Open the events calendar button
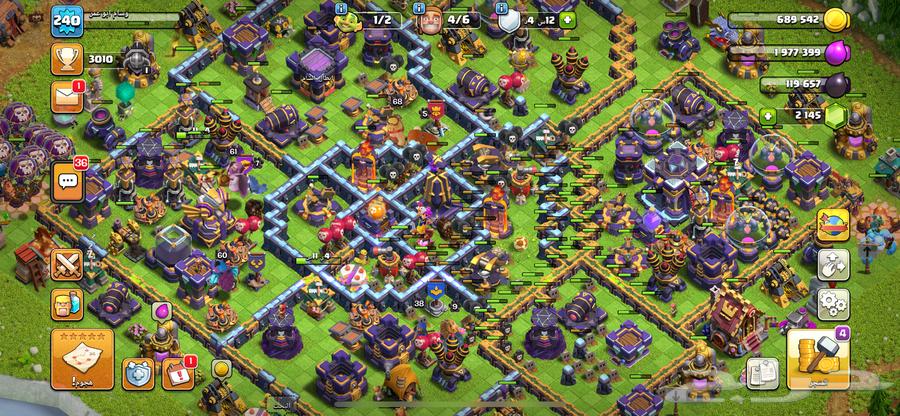The height and width of the screenshot is (416, 900). (x=177, y=374)
